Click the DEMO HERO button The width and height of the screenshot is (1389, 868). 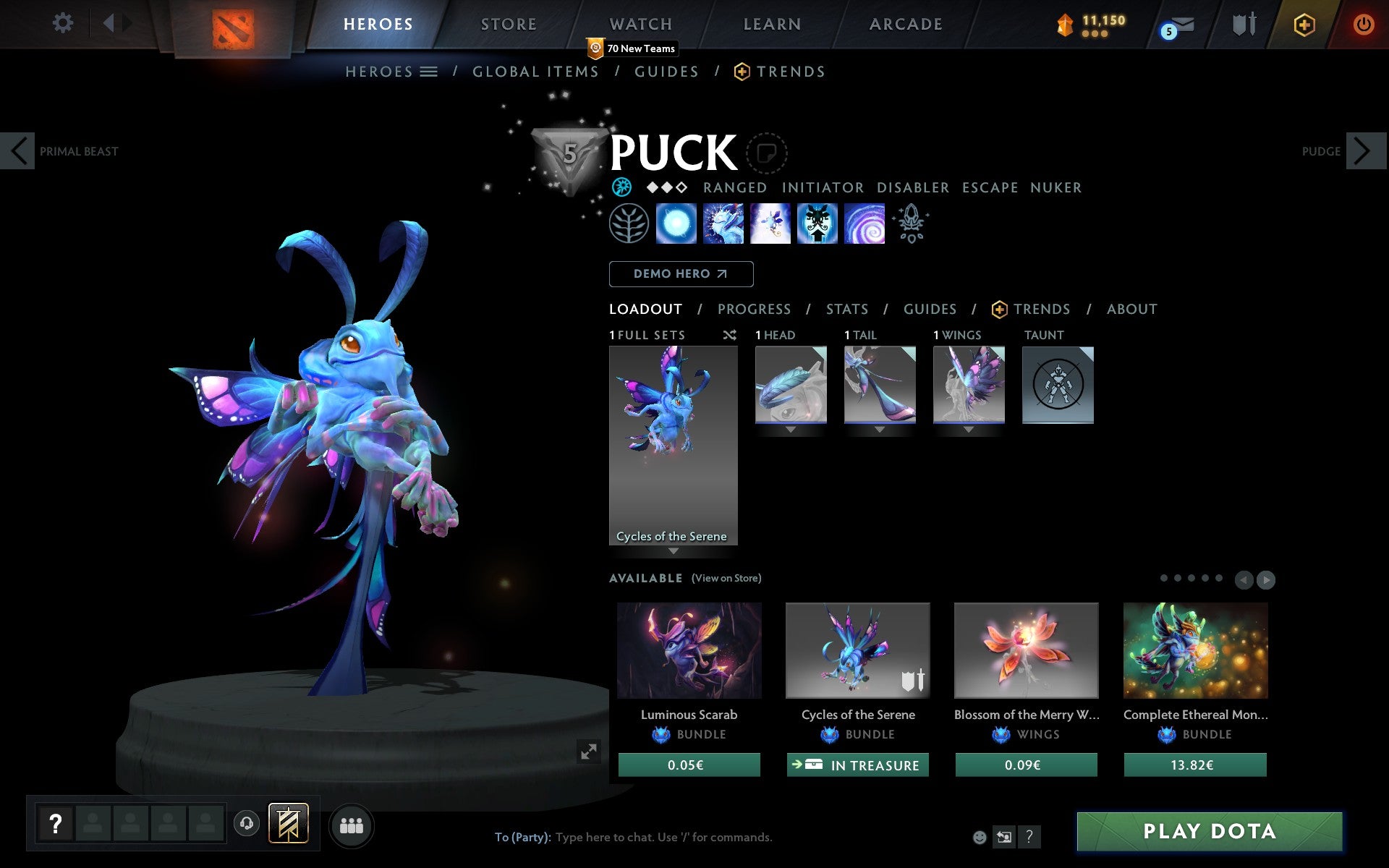681,274
